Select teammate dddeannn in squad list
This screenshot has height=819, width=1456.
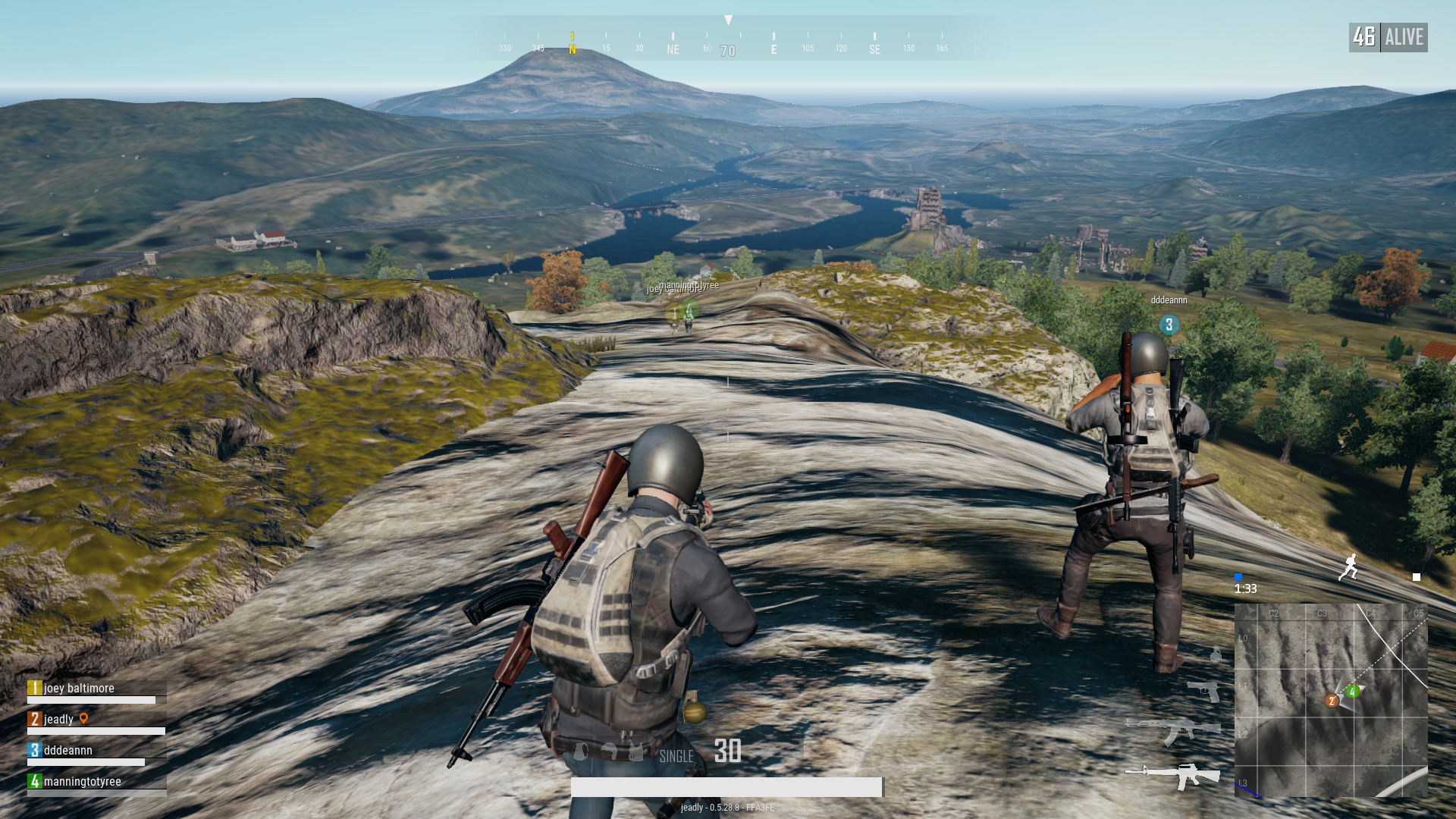click(67, 751)
